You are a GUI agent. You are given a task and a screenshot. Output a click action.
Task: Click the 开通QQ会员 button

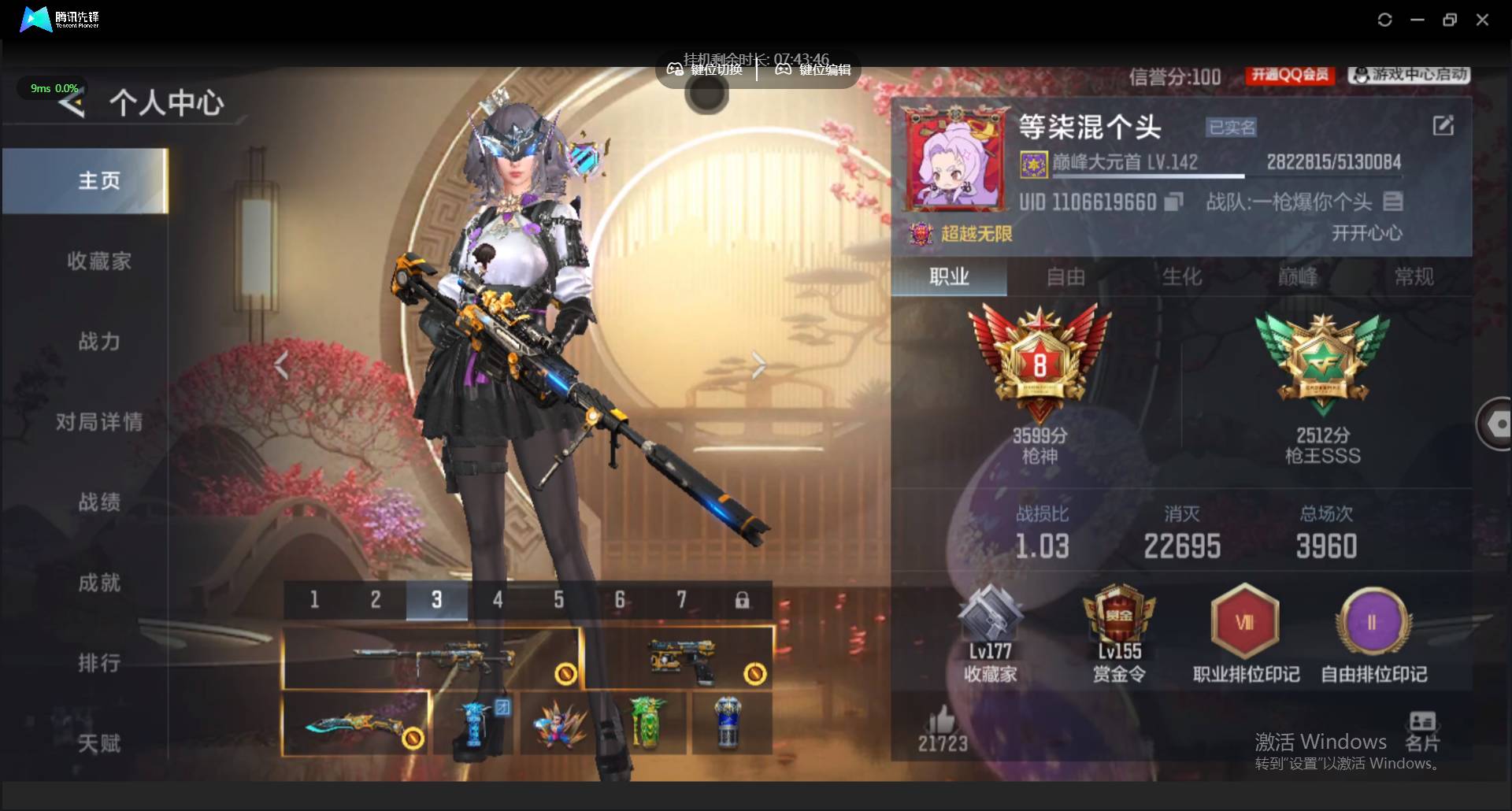coord(1289,76)
